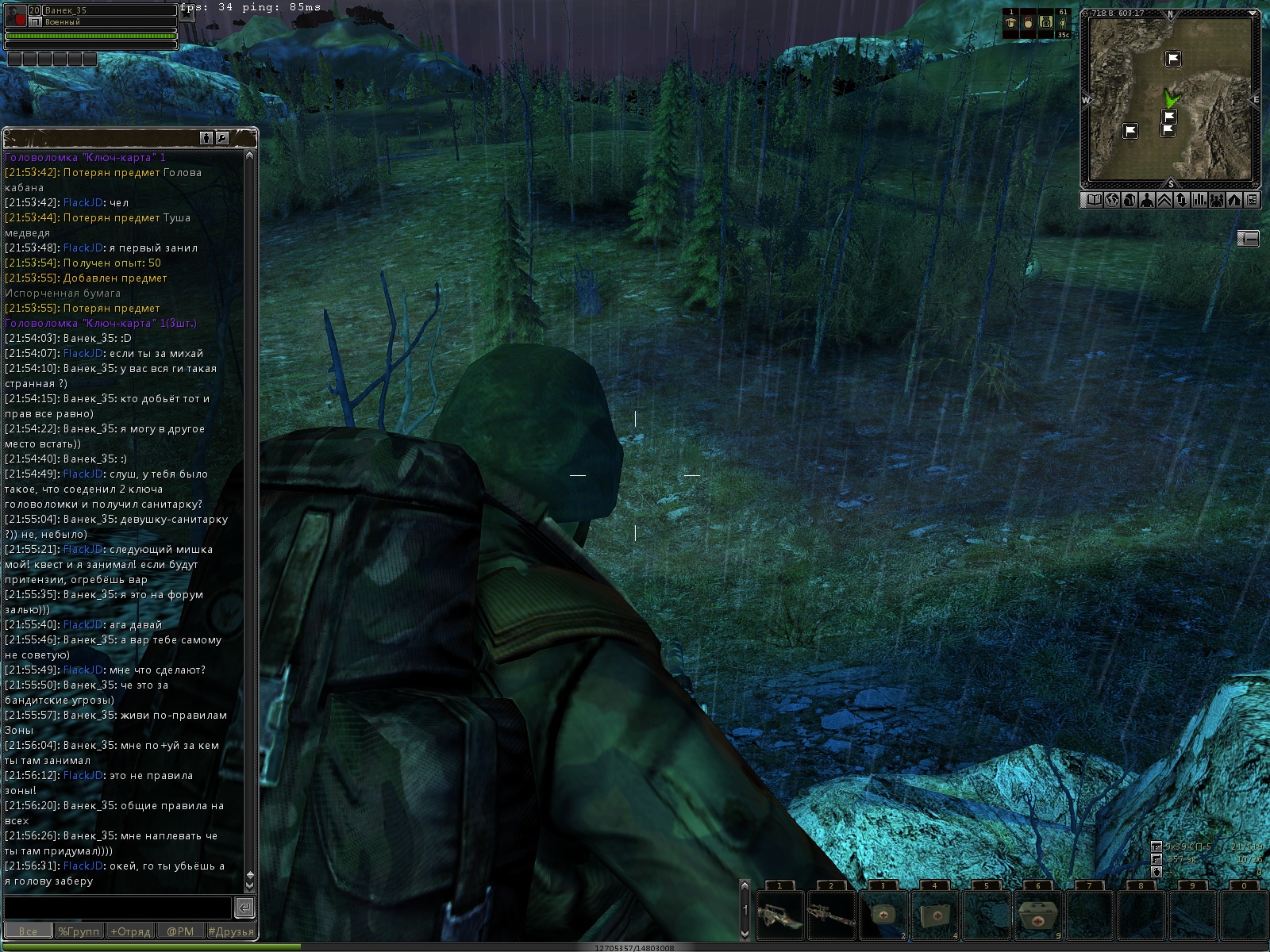Open the world map globe icon

1111,200
